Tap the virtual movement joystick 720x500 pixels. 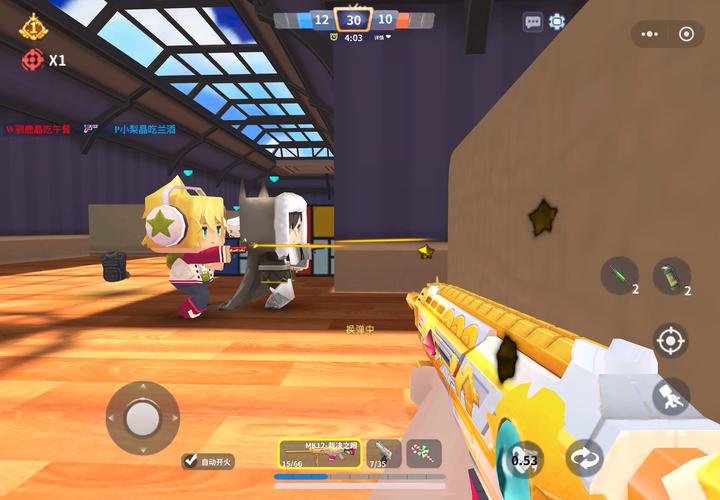pos(142,417)
